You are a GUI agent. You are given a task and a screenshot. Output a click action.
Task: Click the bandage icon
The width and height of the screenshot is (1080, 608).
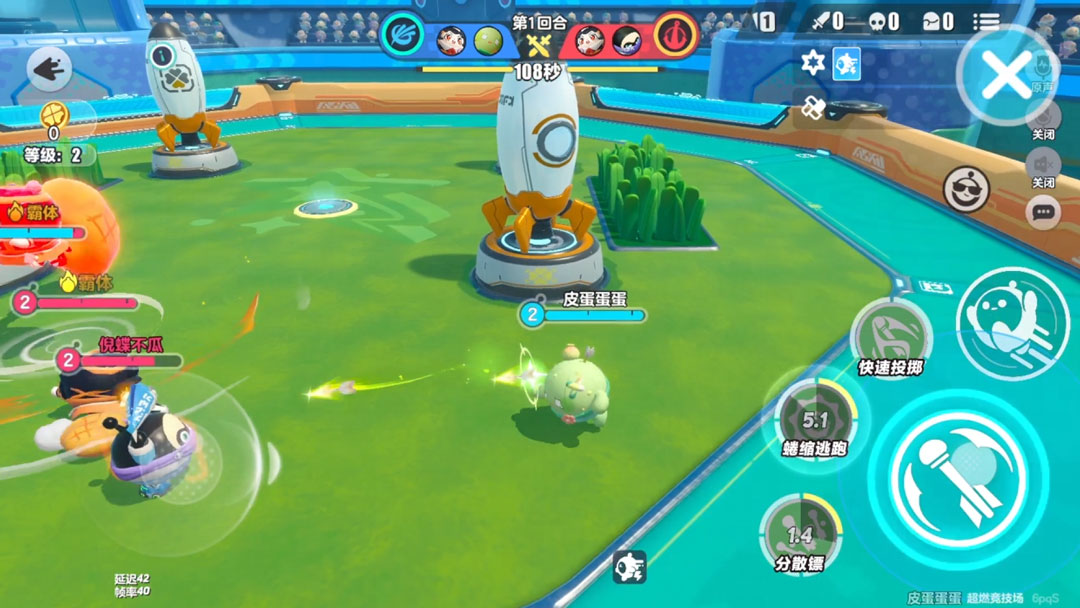[813, 106]
